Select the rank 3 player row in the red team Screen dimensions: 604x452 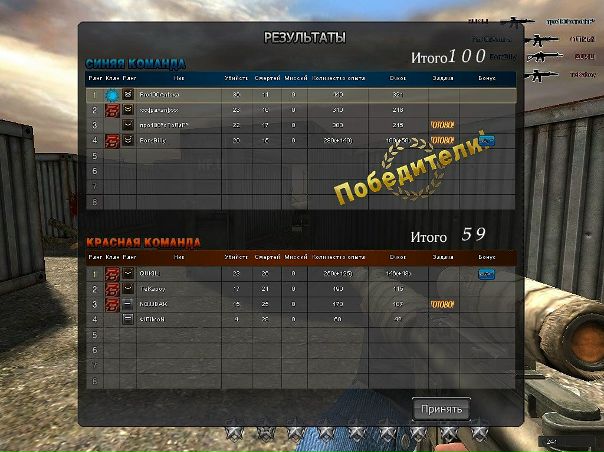tap(300, 303)
